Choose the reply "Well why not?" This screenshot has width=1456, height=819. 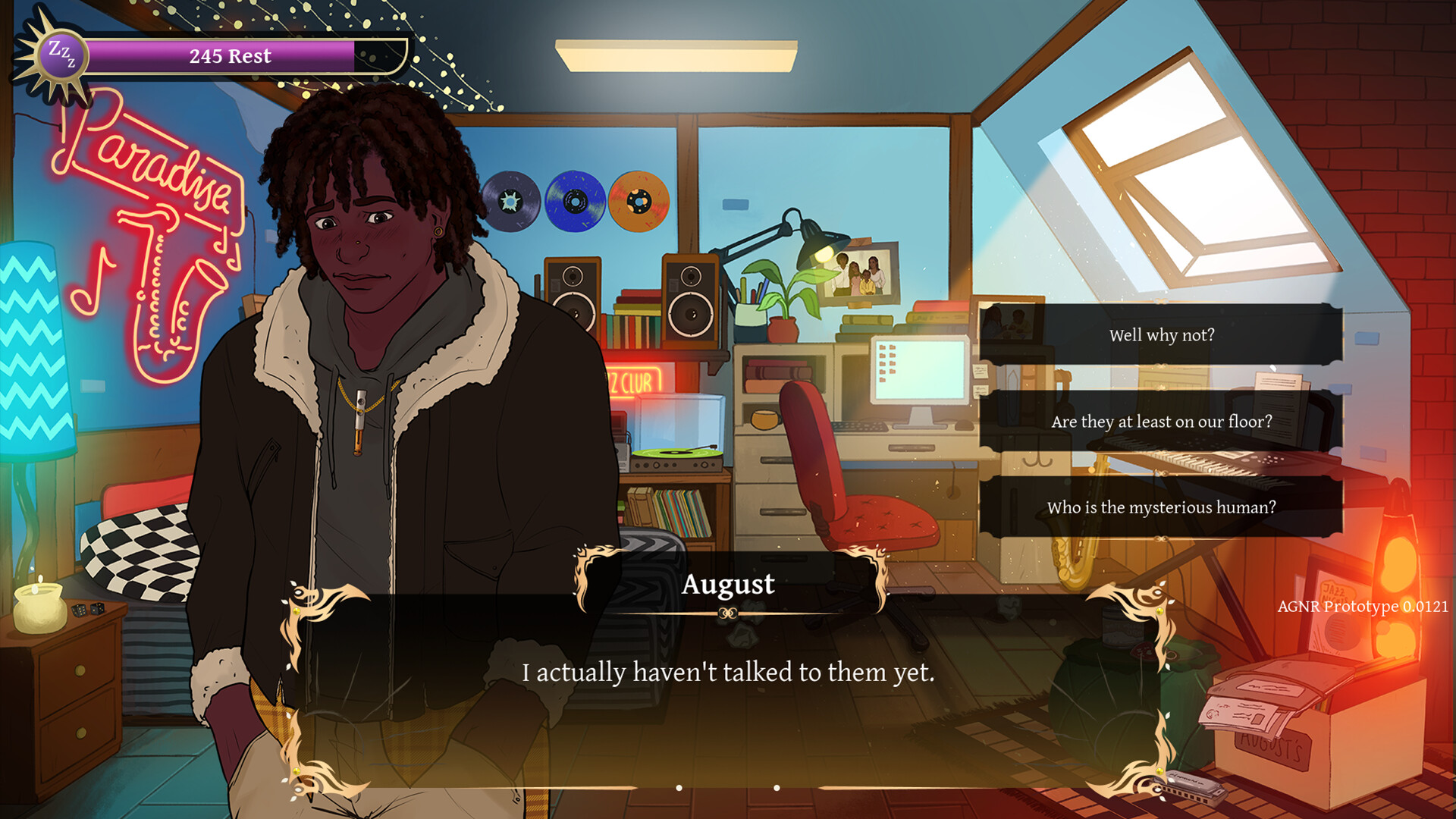(1161, 335)
